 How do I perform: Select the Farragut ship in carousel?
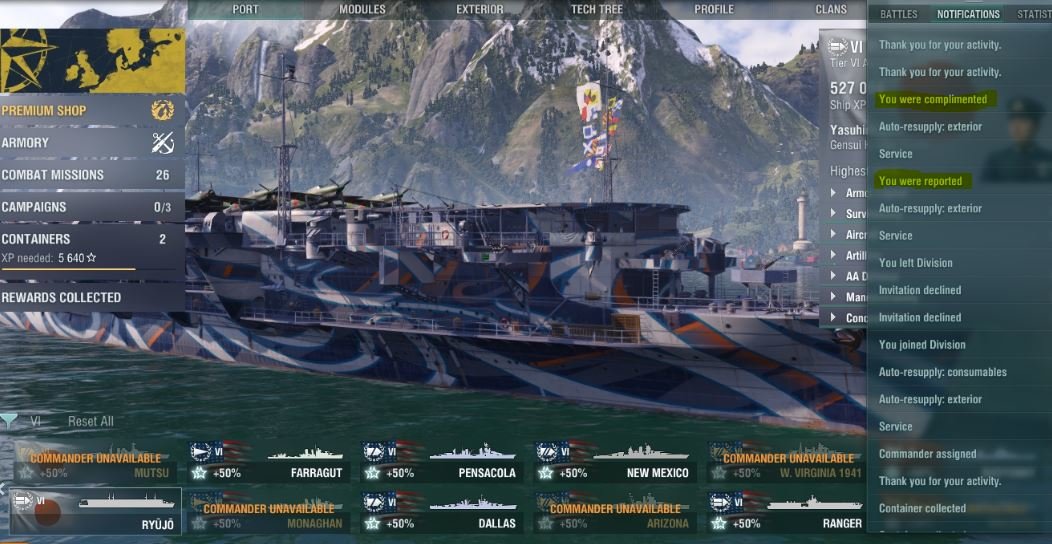[x=268, y=462]
